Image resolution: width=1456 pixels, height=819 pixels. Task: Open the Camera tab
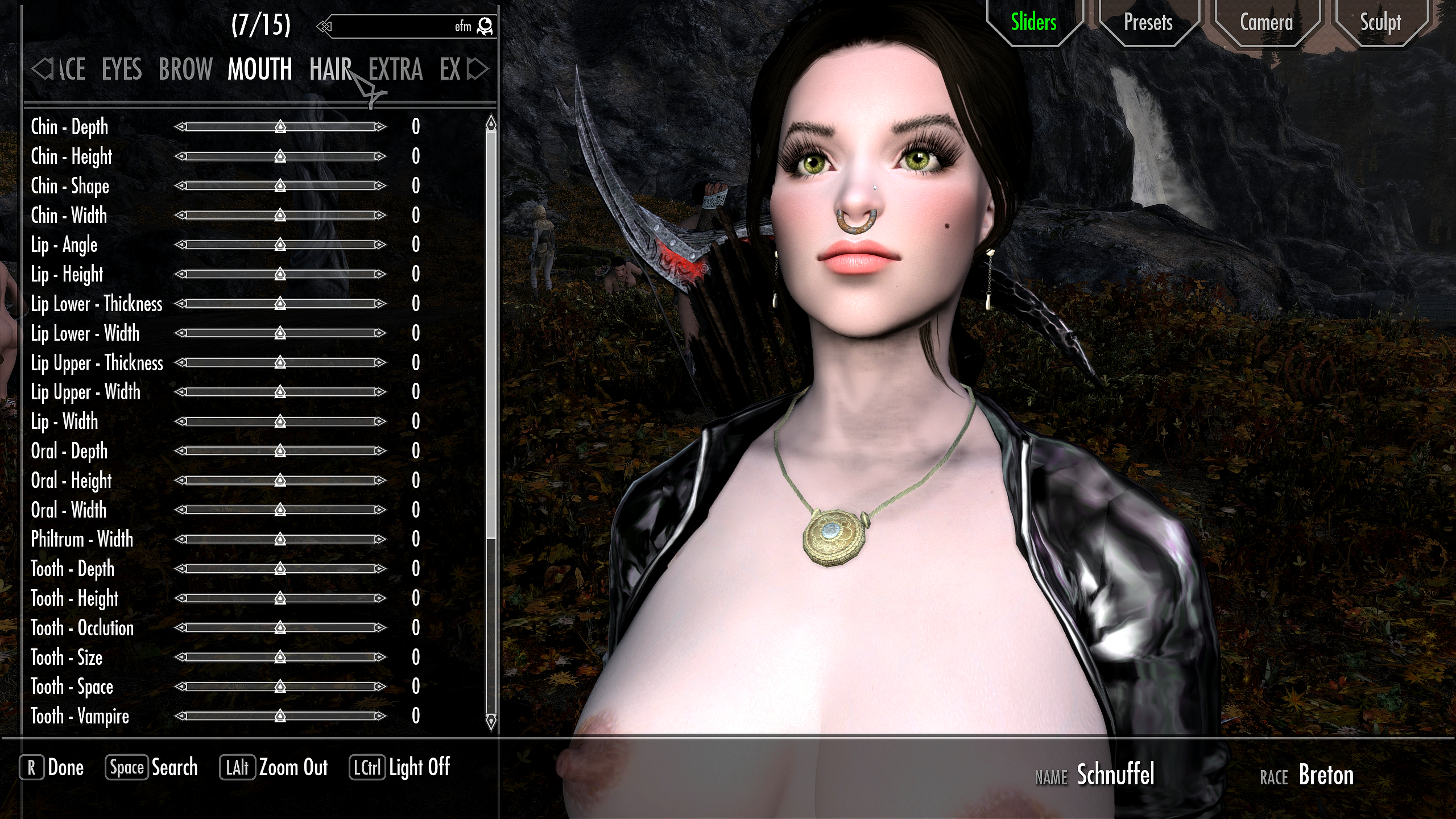pyautogui.click(x=1266, y=23)
